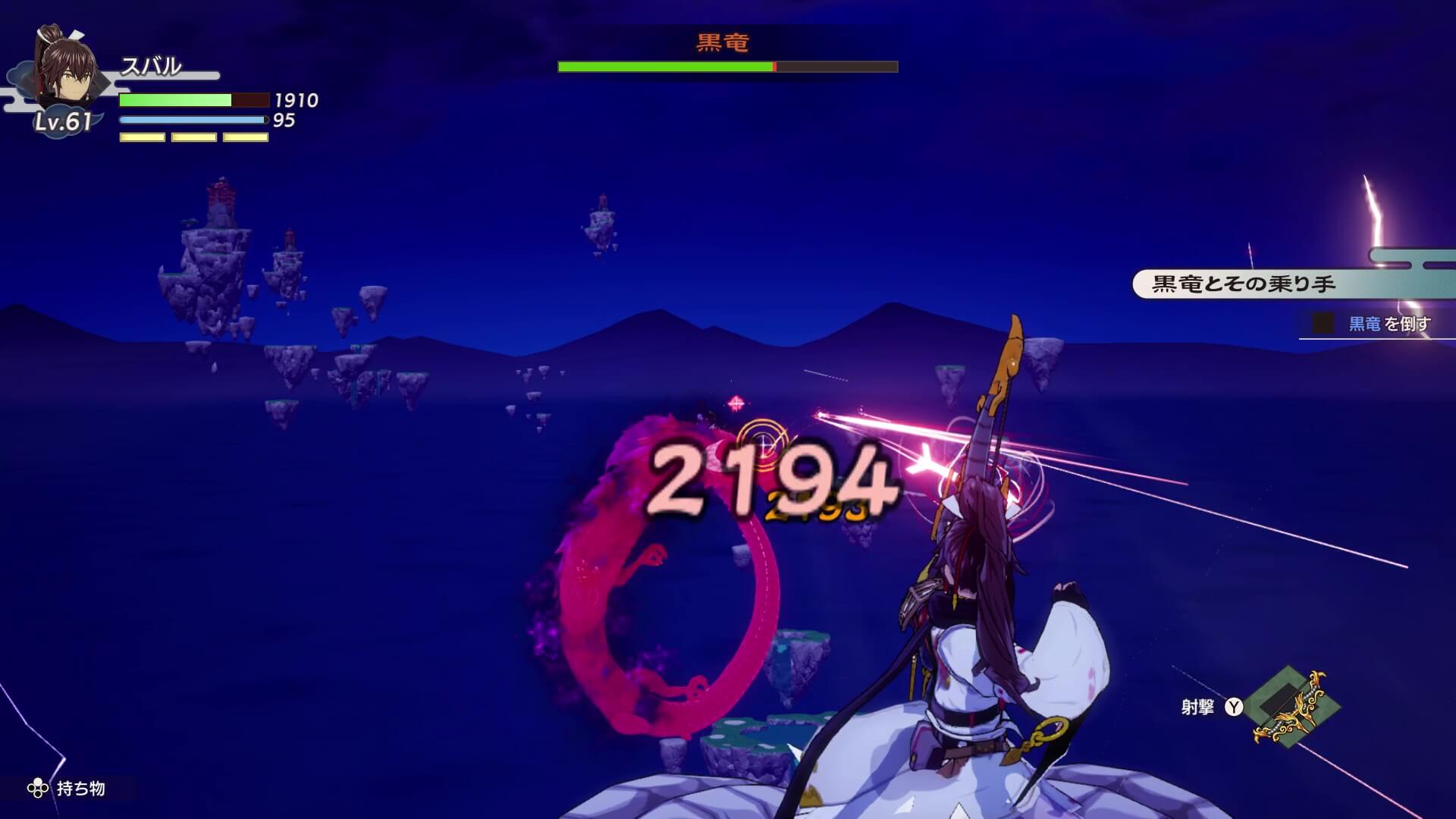Click the スバル name label
The height and width of the screenshot is (819, 1456).
click(x=152, y=68)
